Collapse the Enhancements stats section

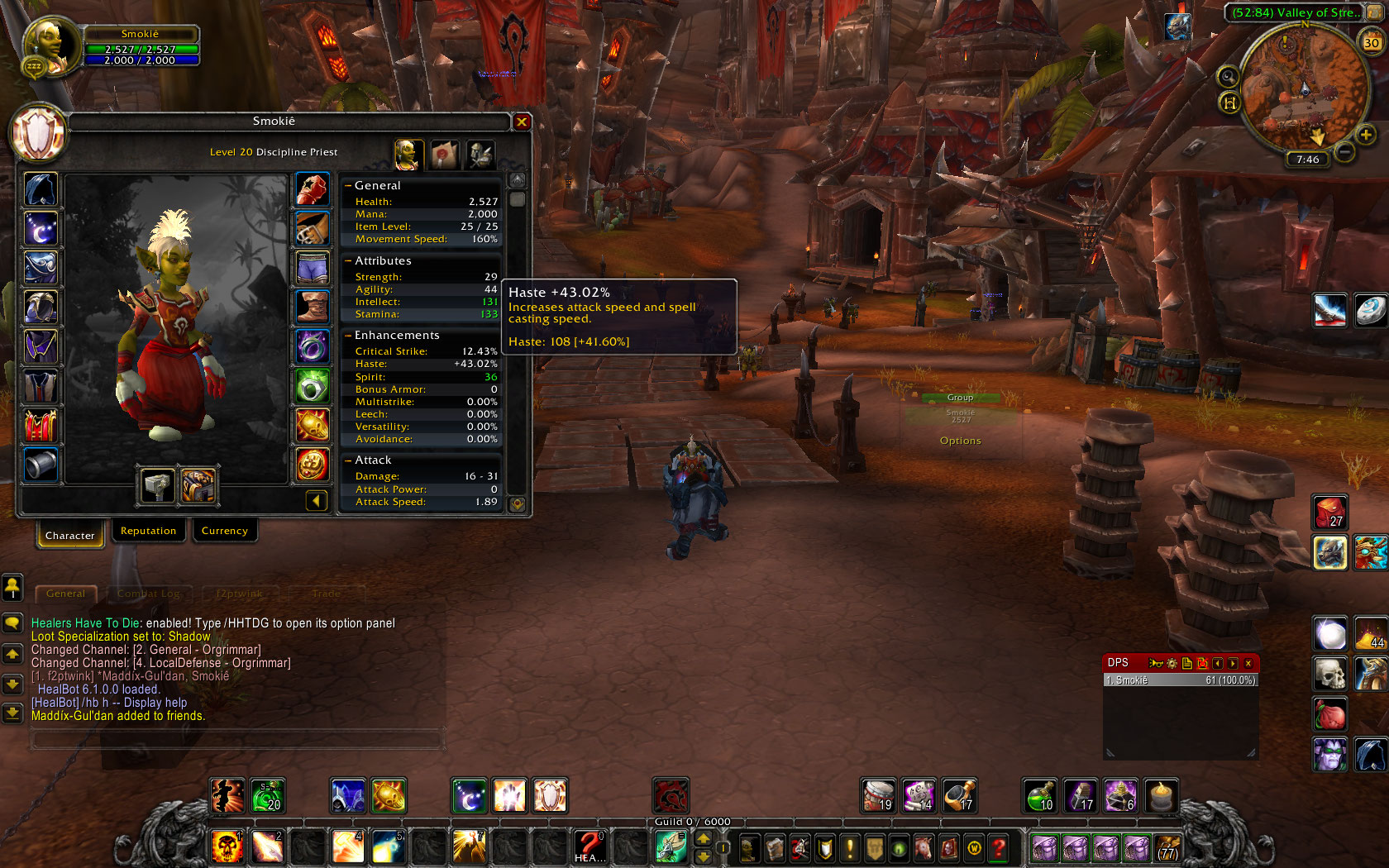pyautogui.click(x=348, y=335)
